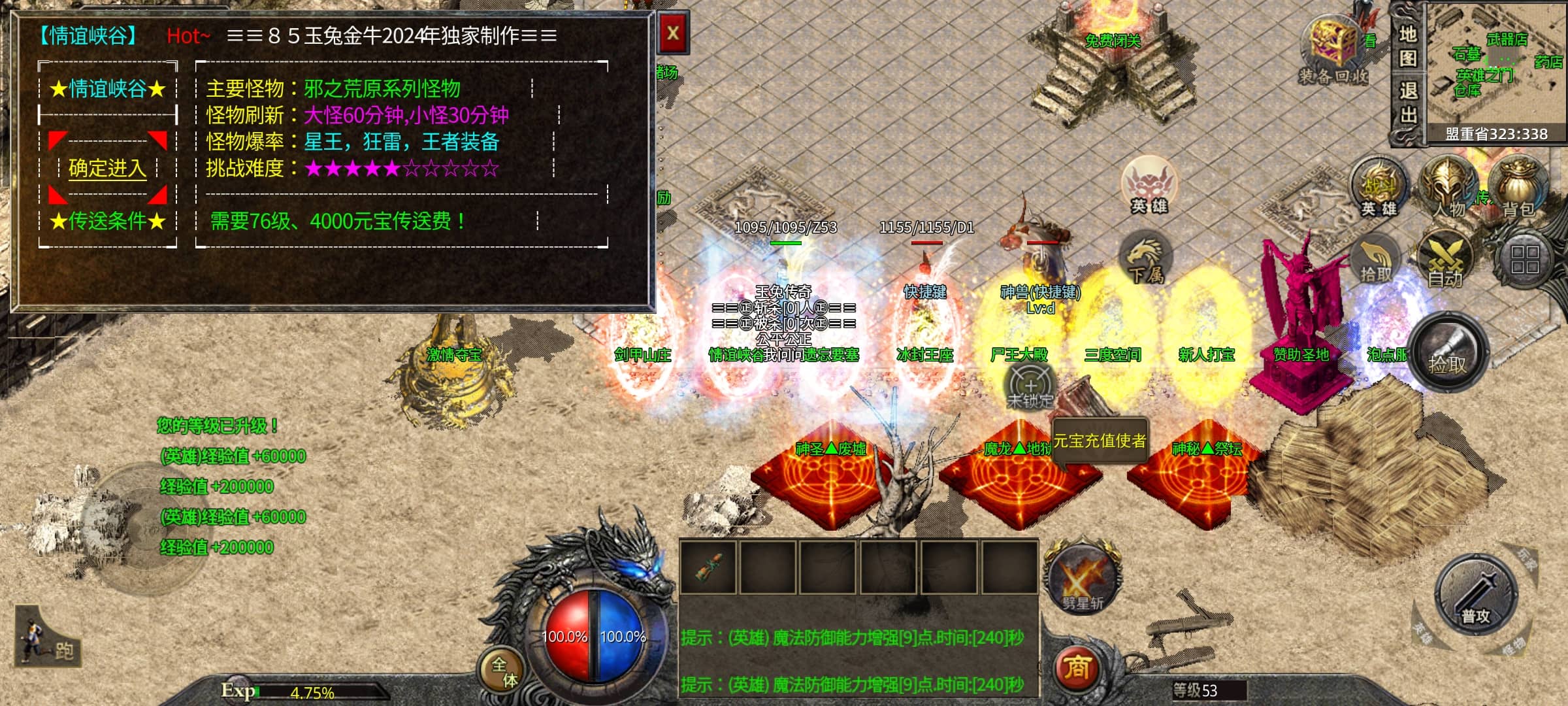The image size is (1568, 706).
Task: Activate the 普攻 normal attack button
Action: pos(1476,596)
